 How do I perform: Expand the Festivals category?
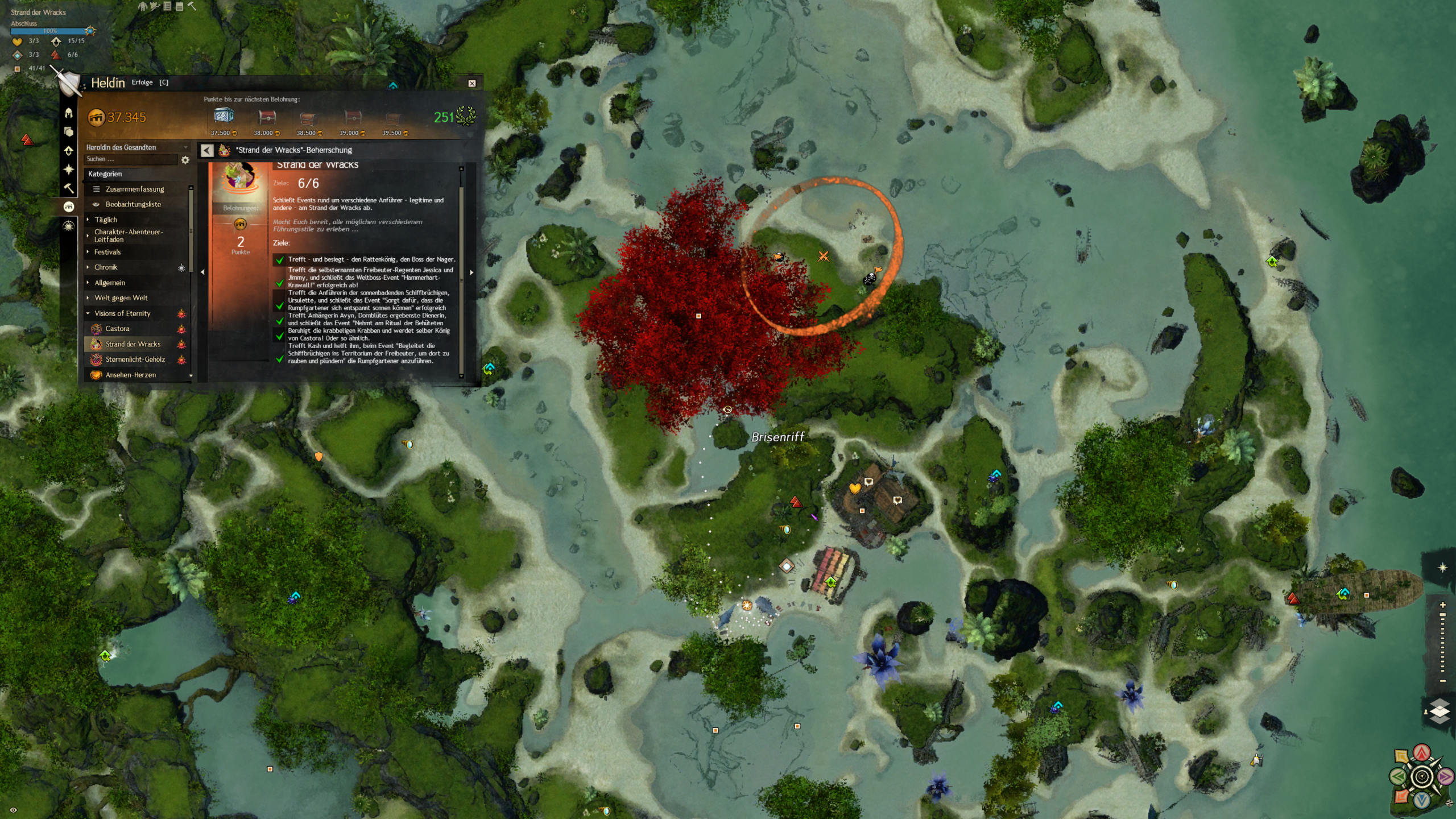tap(107, 252)
